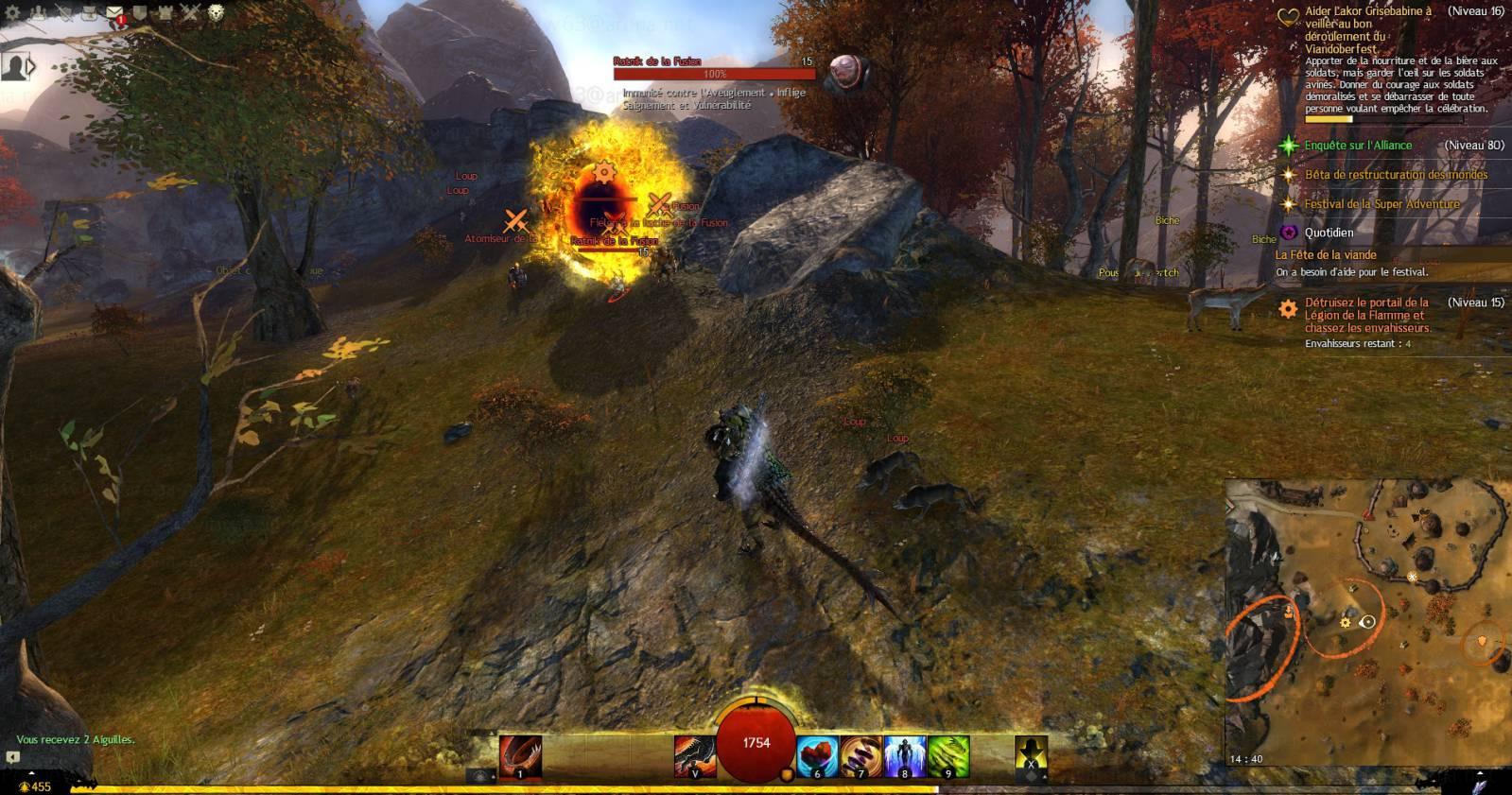The height and width of the screenshot is (795, 1512).
Task: Activate the purple claw skill in slot 7
Action: point(860,757)
